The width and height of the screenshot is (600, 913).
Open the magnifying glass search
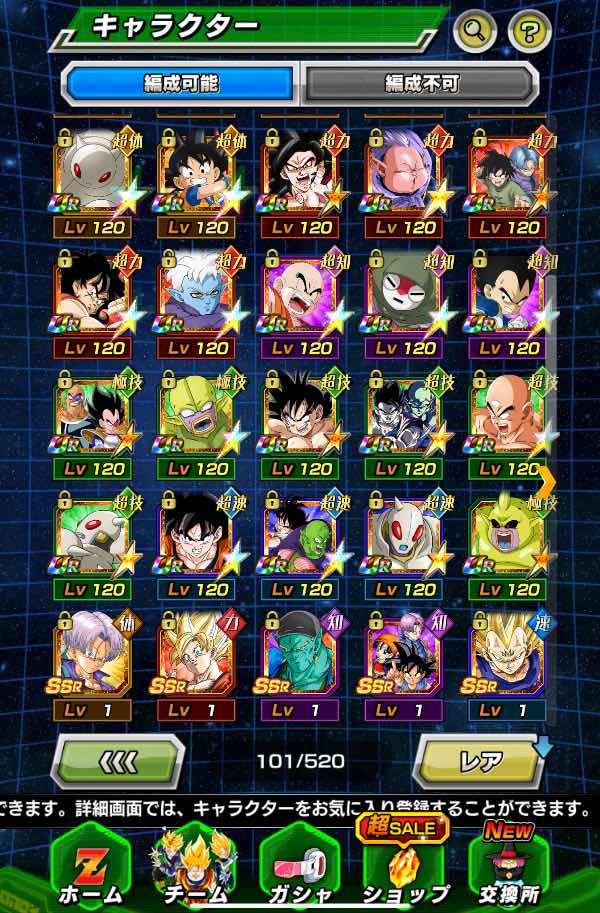tap(475, 32)
